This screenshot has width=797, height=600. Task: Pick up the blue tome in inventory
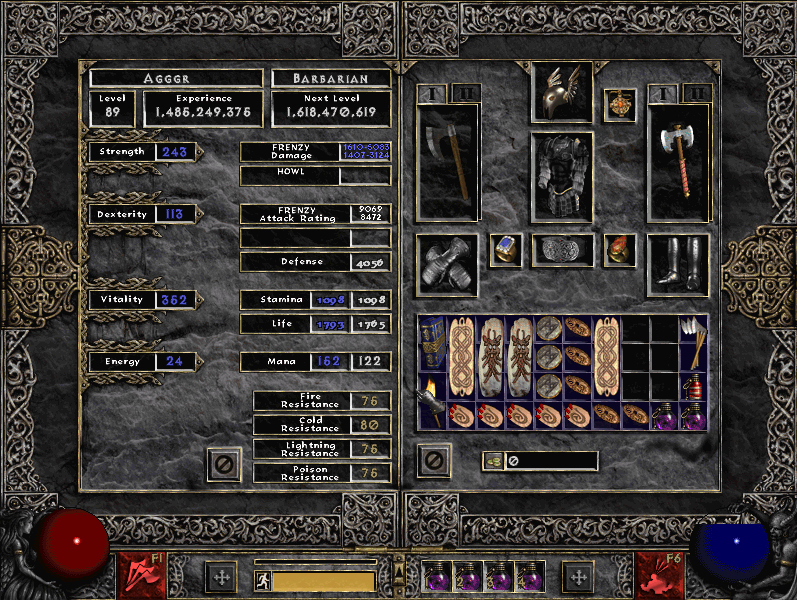[x=433, y=343]
